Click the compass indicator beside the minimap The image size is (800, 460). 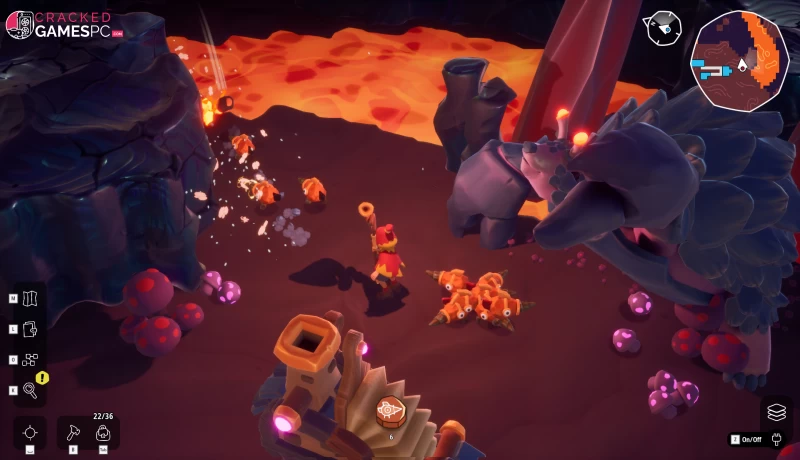coord(660,28)
